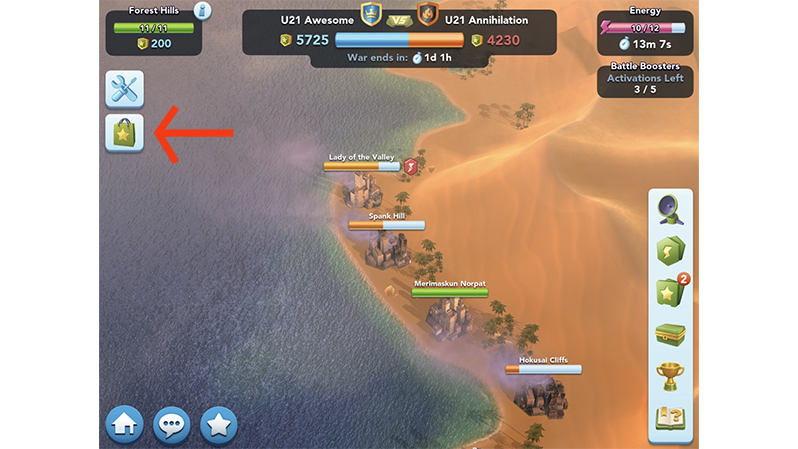Open the star cards with the 2 badge

coord(669,293)
